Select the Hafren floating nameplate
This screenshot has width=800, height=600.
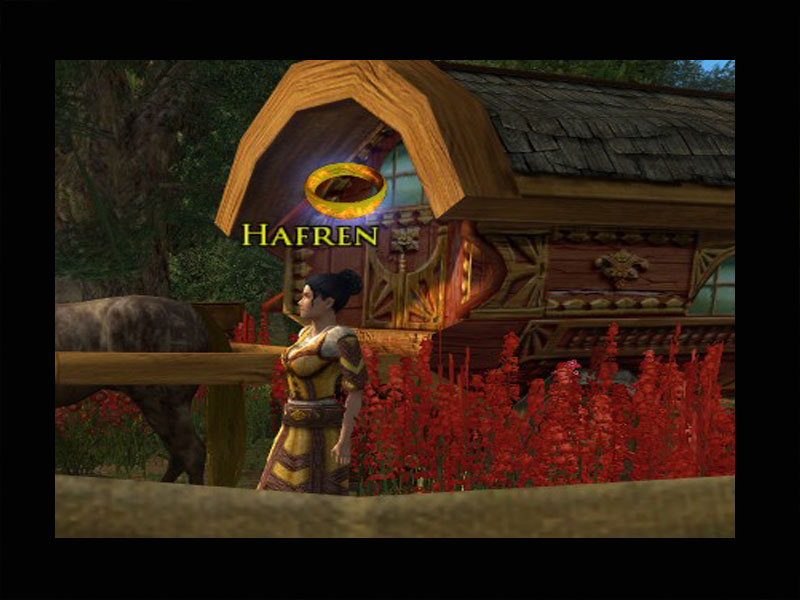click(310, 235)
